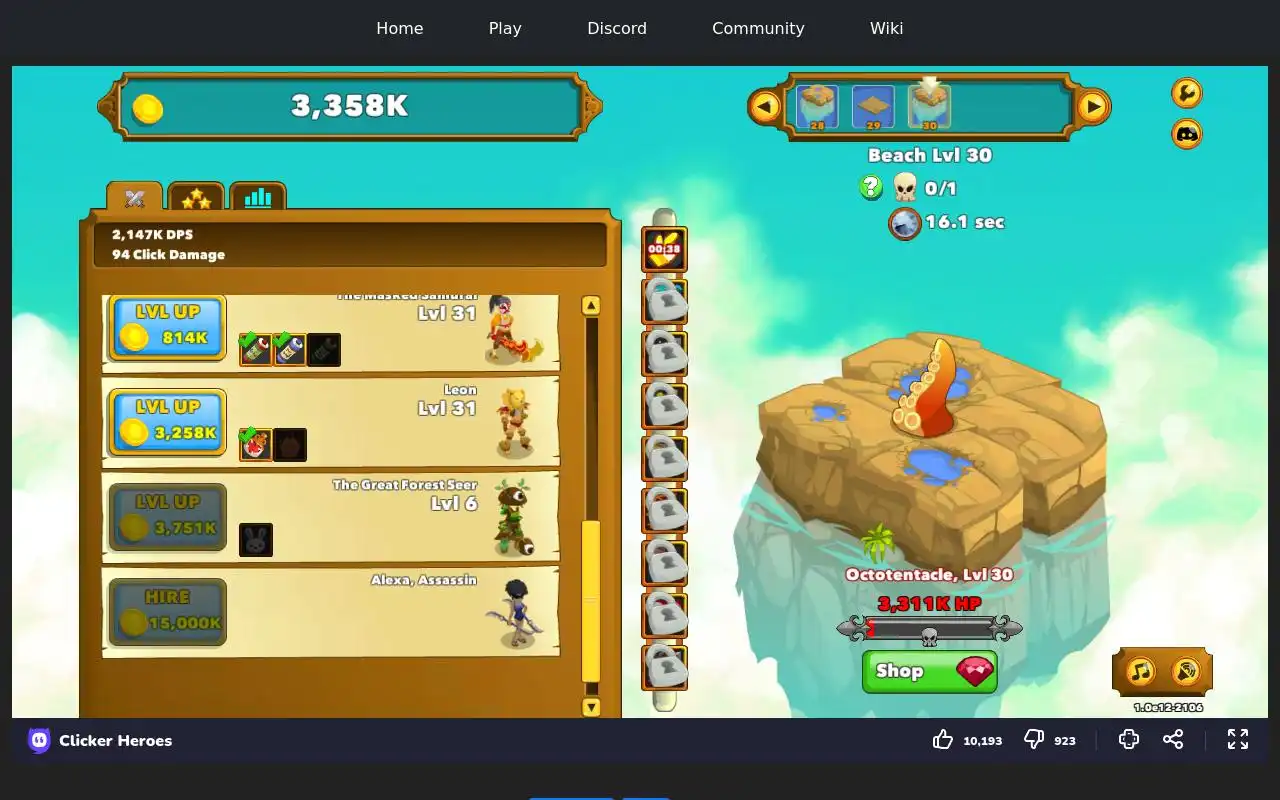
Task: Hire Alexa, Assassin for 15,000K
Action: click(x=167, y=612)
